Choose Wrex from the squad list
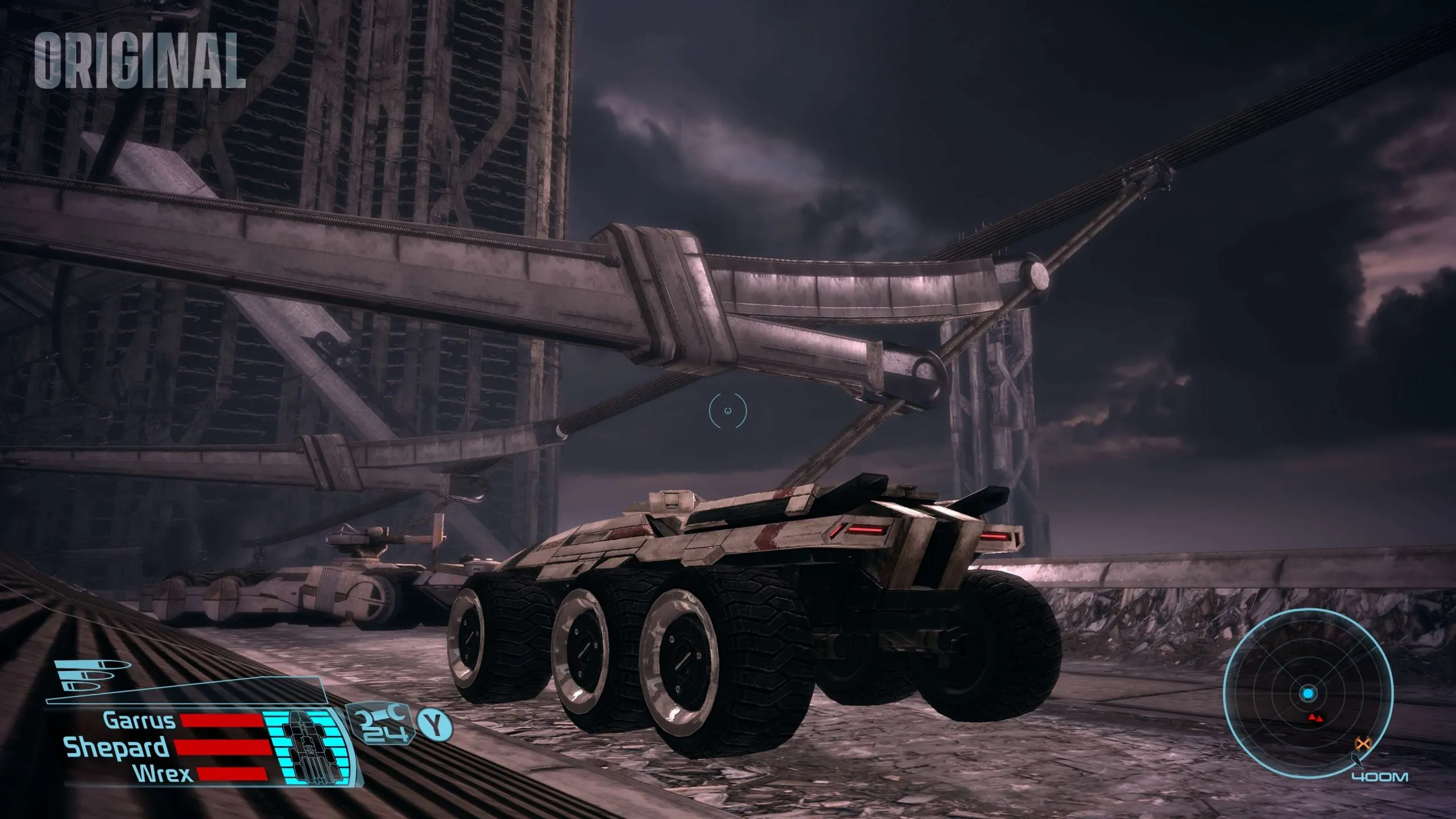Viewport: 1456px width, 819px height. tap(162, 773)
